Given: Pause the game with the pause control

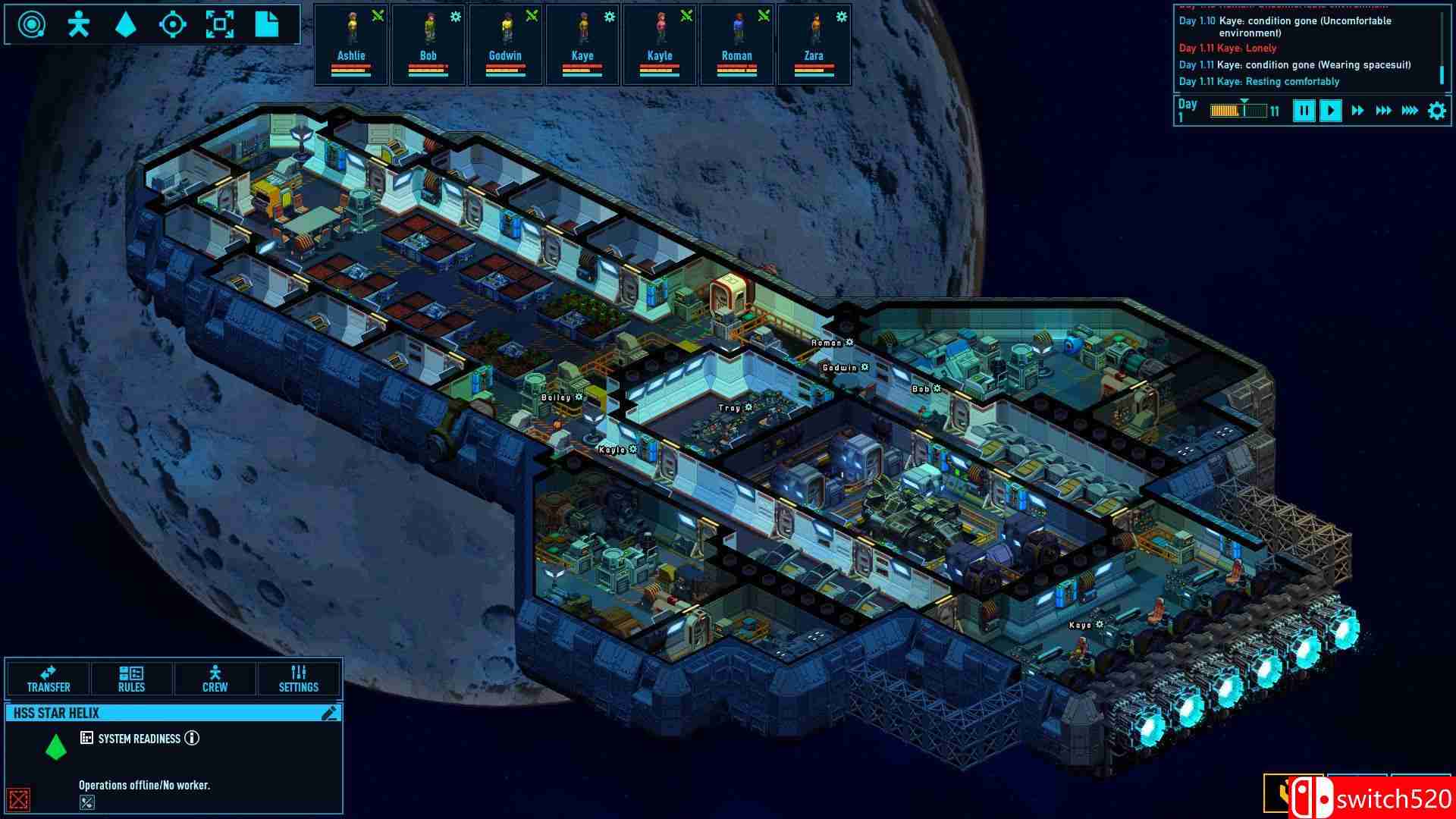Looking at the screenshot, I should coord(1304,110).
